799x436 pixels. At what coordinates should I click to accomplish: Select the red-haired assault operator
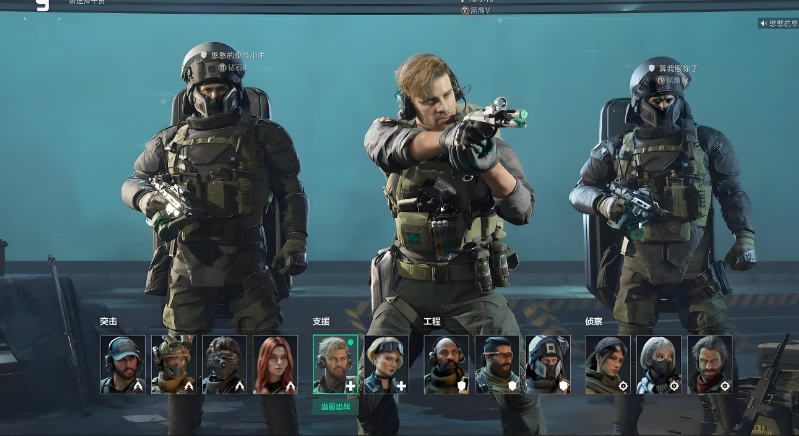coord(275,364)
